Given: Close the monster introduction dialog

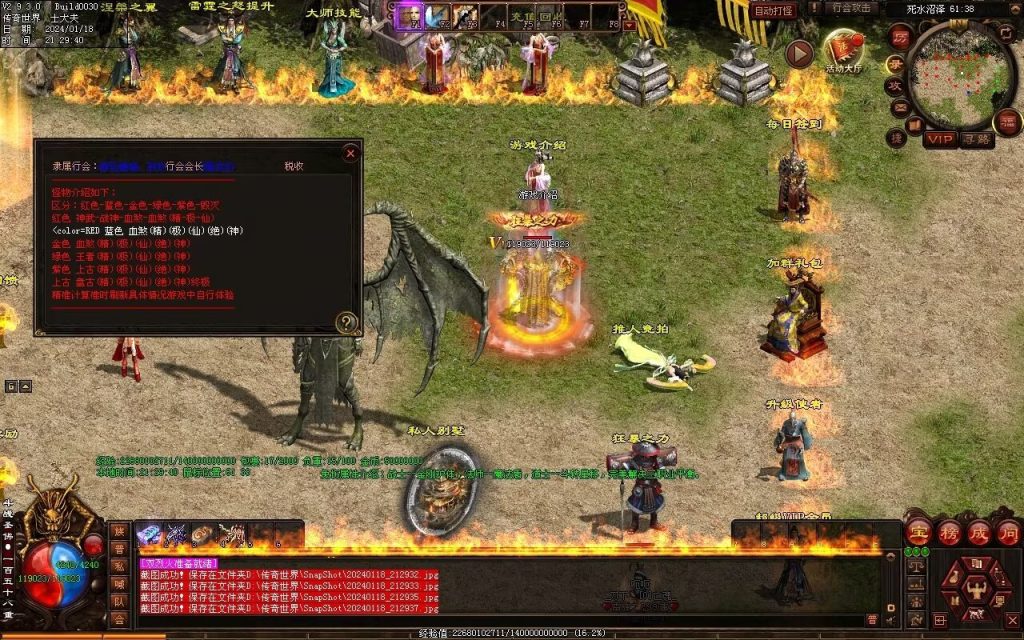Looking at the screenshot, I should pos(350,153).
